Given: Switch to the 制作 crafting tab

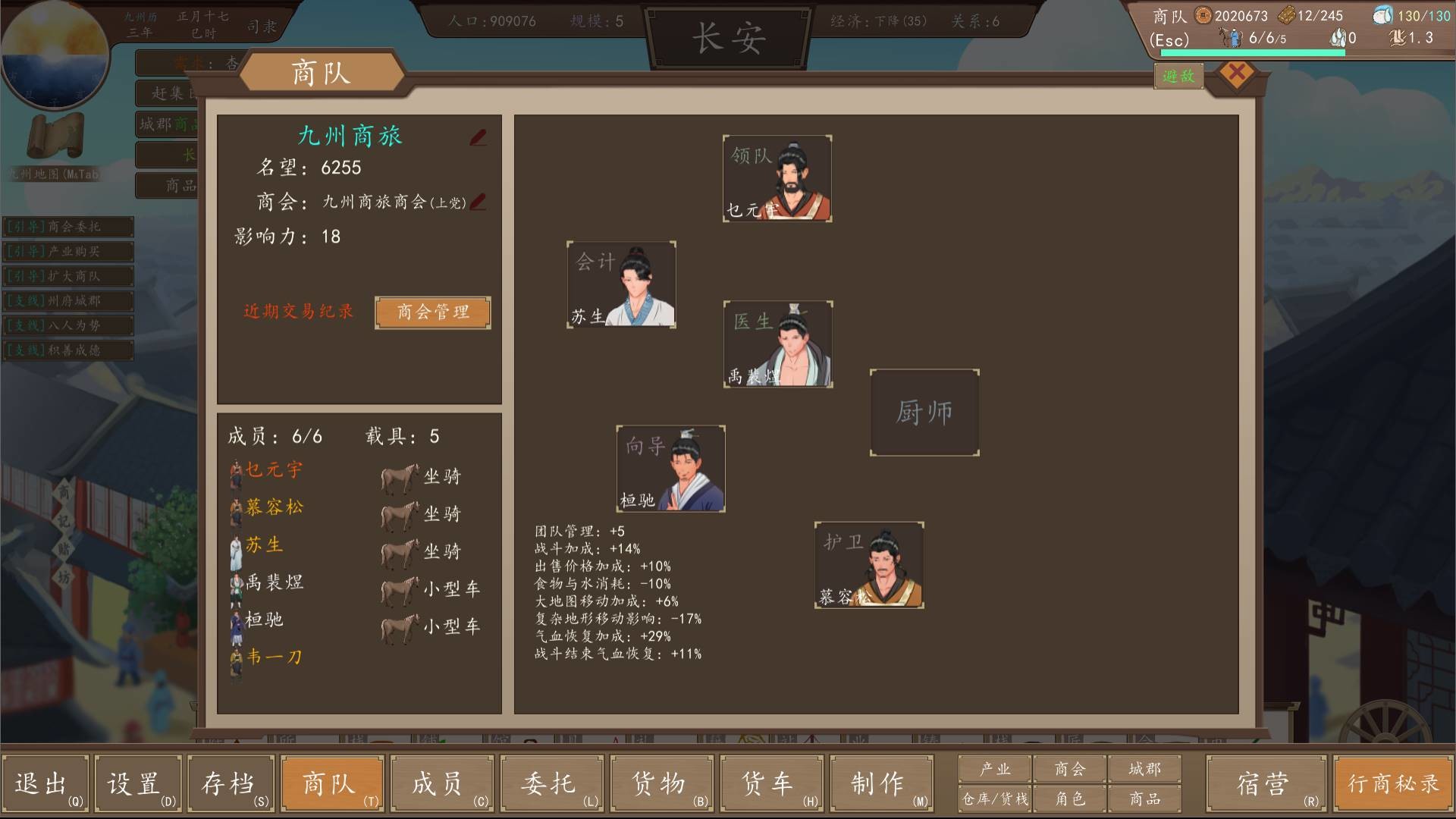Looking at the screenshot, I should tap(881, 783).
